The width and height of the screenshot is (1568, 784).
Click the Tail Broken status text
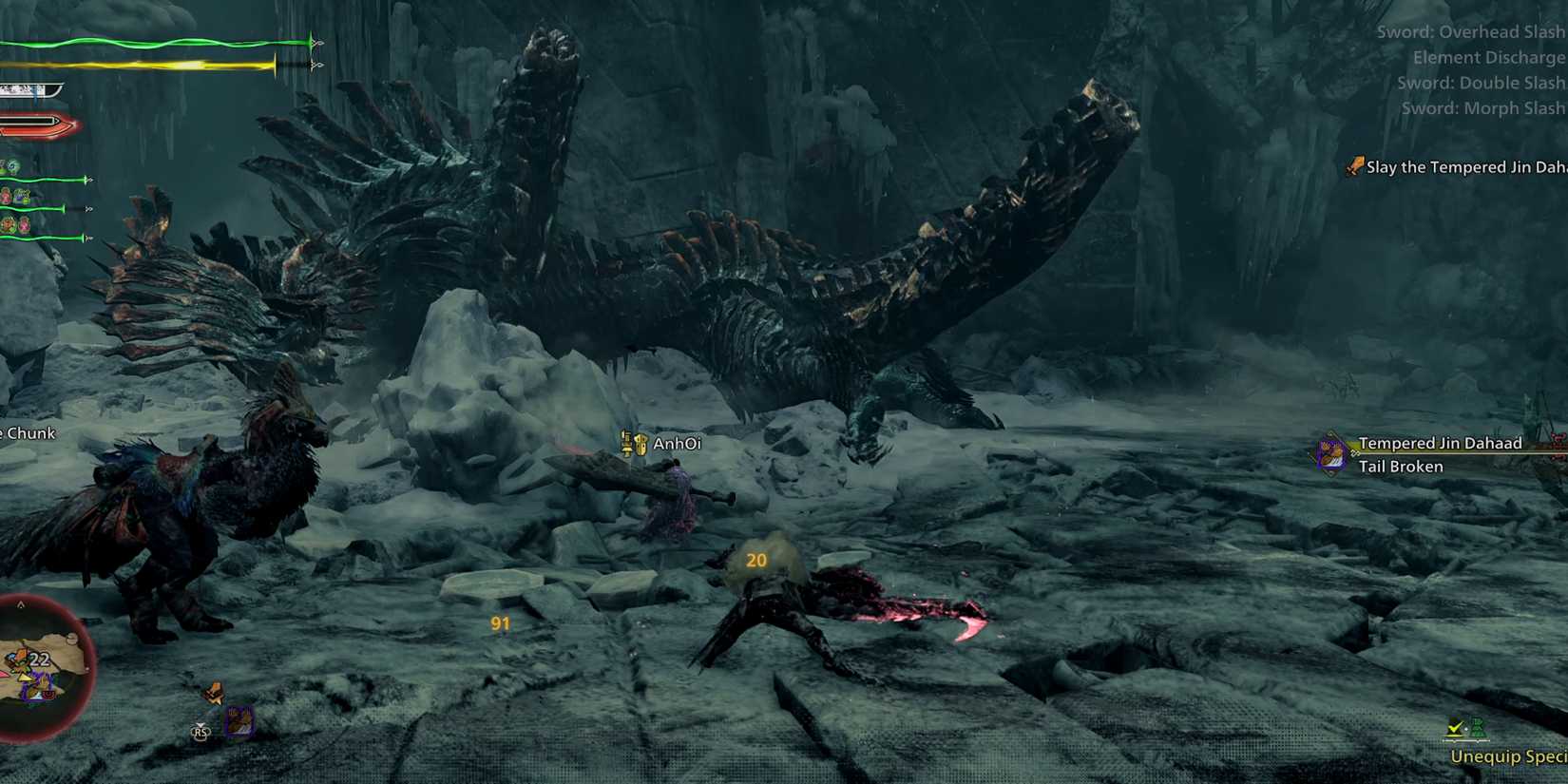(x=1402, y=467)
